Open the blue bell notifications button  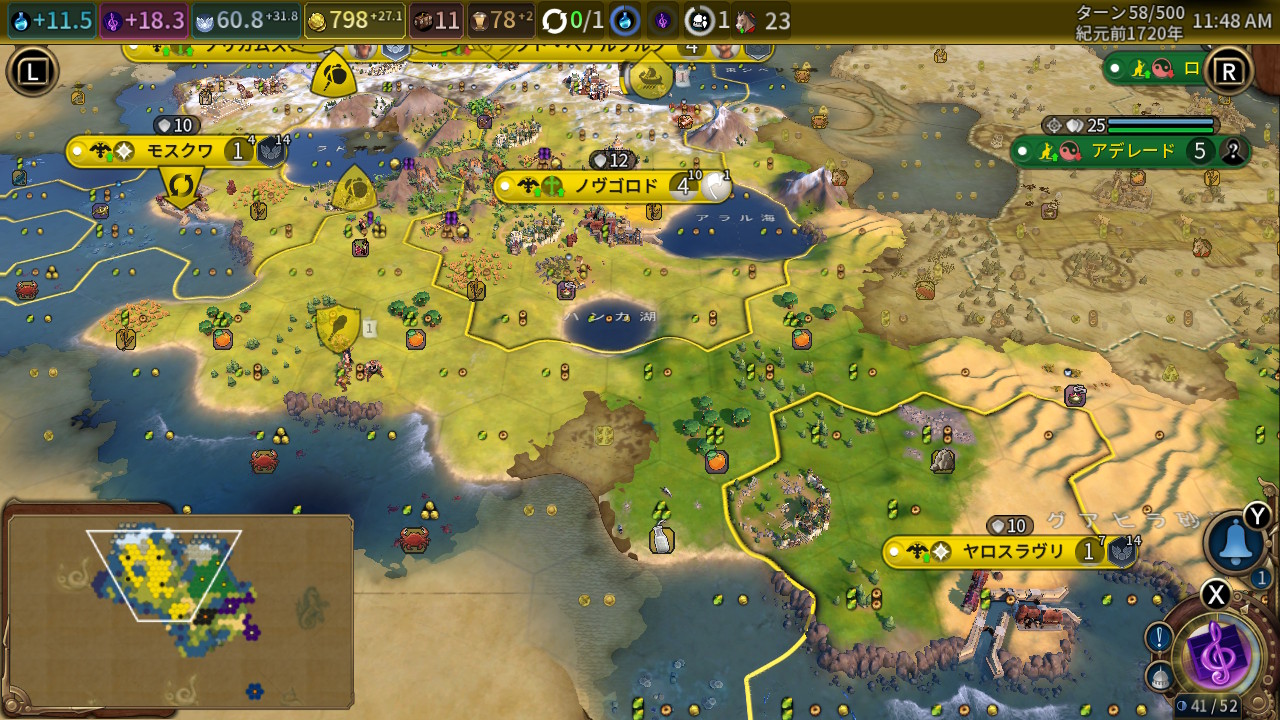1236,543
